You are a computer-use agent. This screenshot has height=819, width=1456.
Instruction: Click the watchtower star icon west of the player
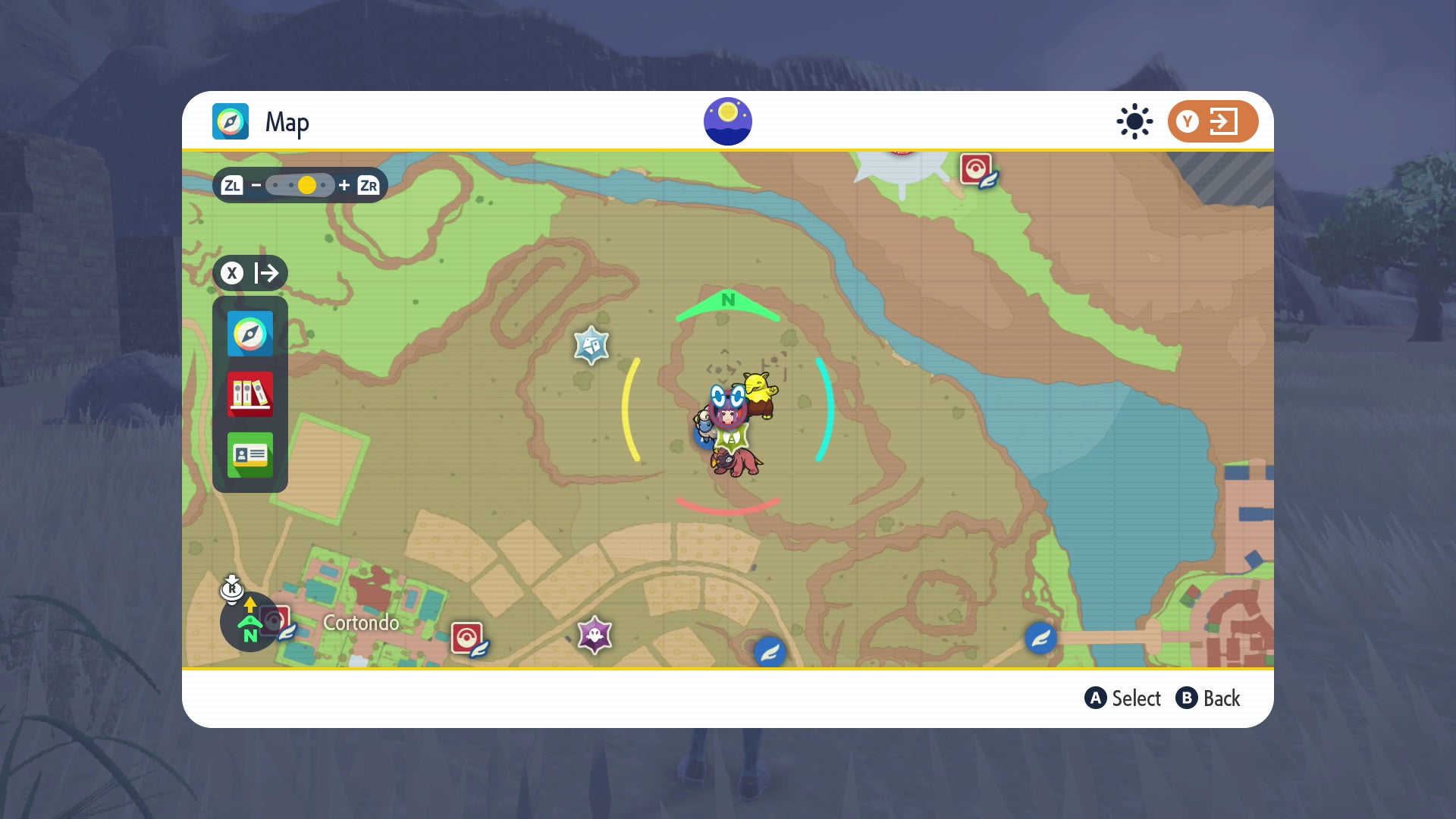click(x=591, y=344)
